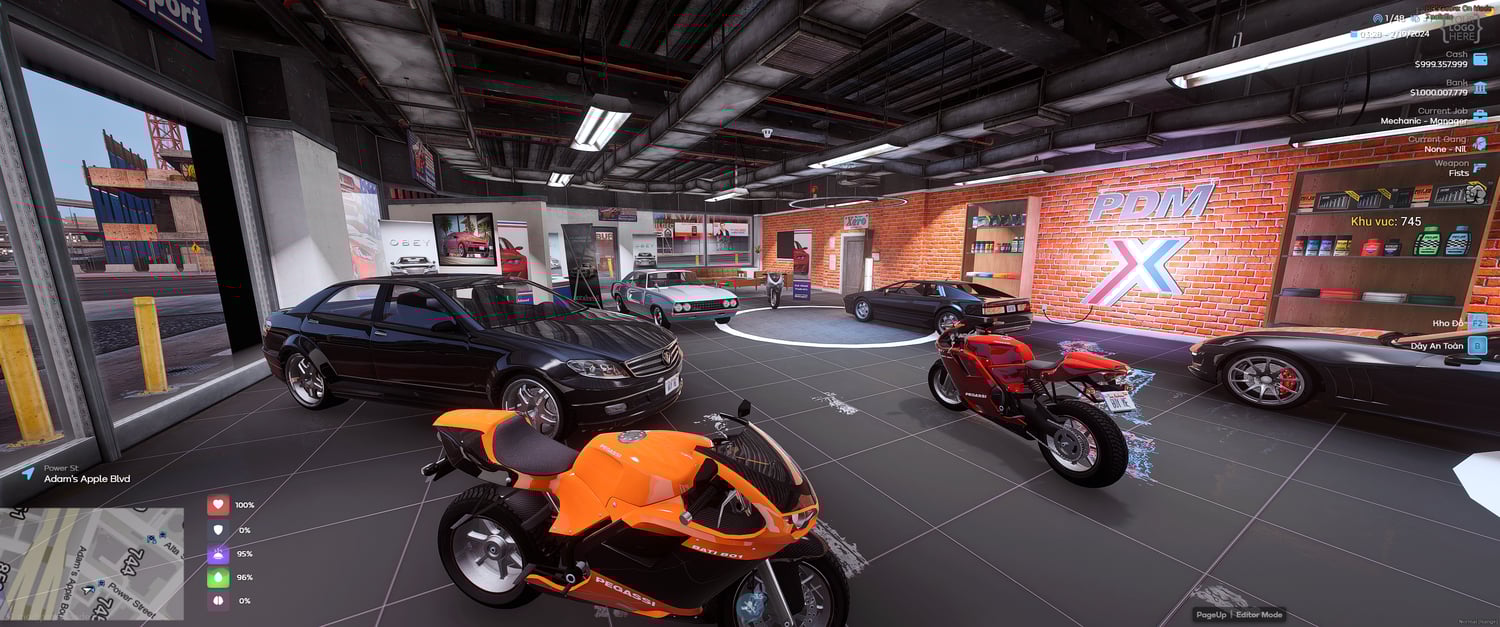The width and height of the screenshot is (1500, 627).
Task: Select the Weapon pistol icon
Action: (1480, 168)
